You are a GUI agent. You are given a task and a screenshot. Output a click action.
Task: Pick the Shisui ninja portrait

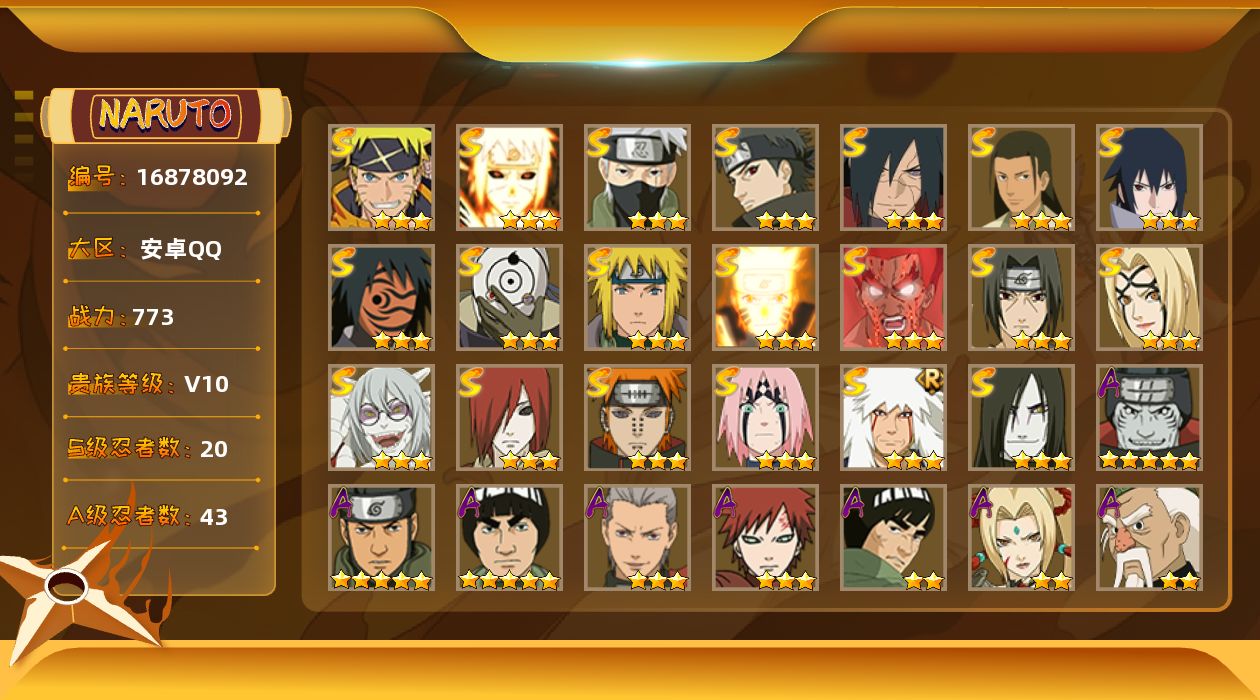pos(765,178)
